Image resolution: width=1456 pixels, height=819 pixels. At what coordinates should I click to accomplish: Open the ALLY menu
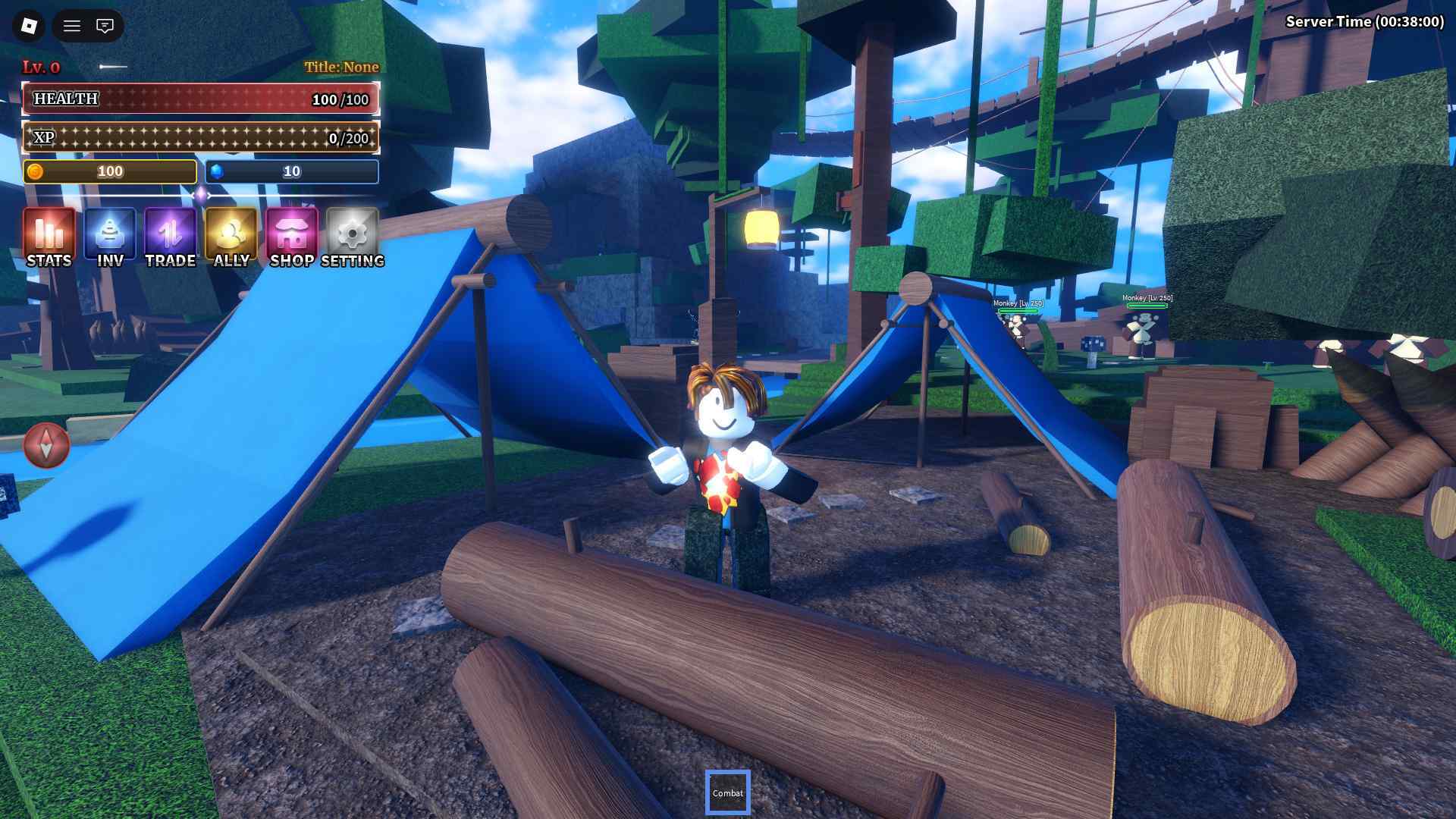231,237
